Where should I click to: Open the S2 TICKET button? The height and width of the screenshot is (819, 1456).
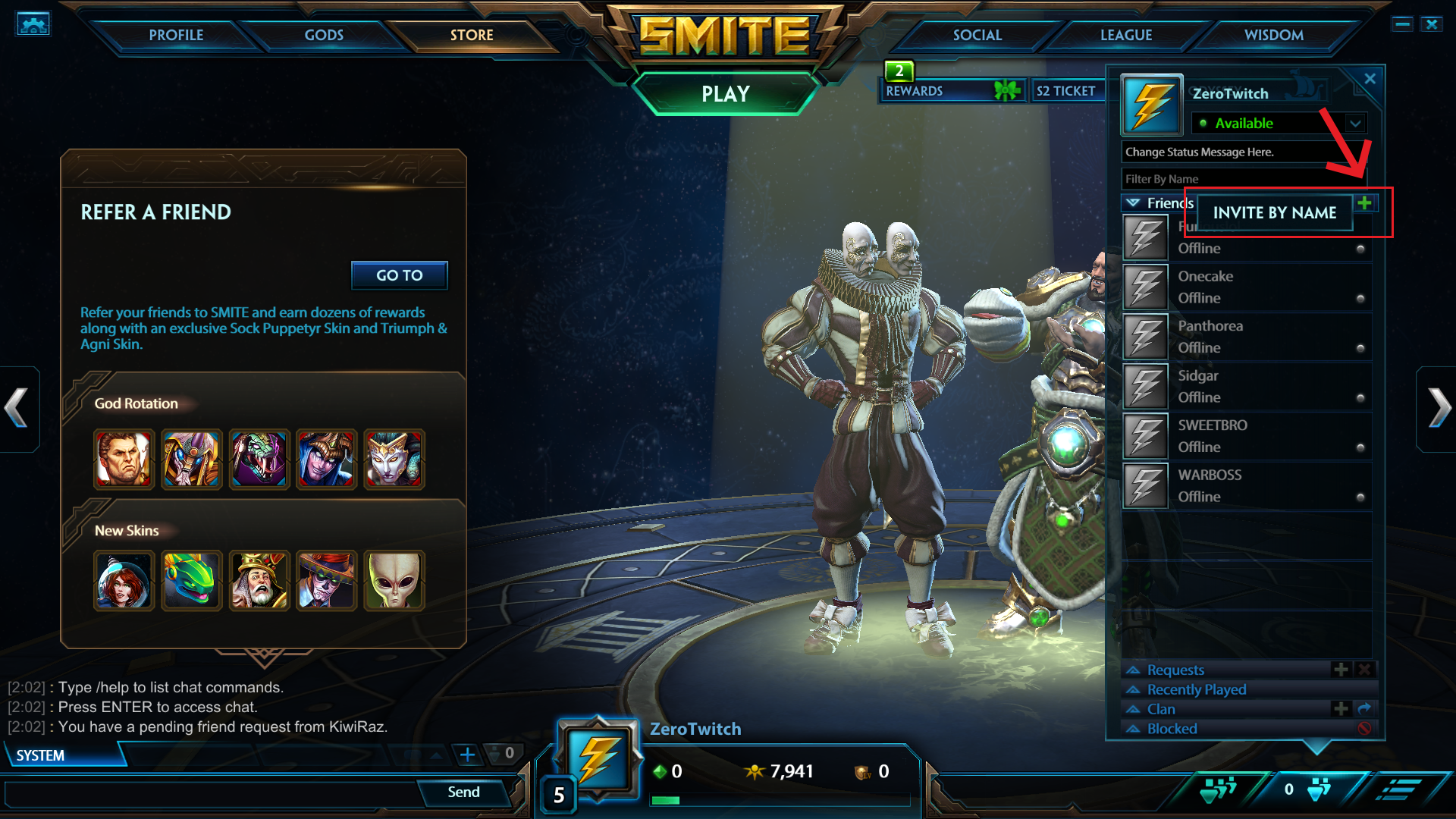[1065, 91]
